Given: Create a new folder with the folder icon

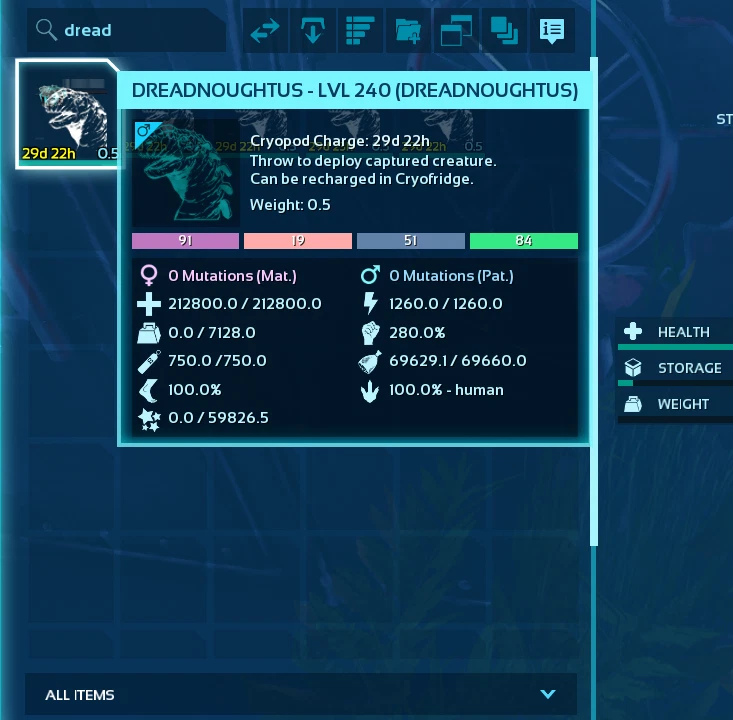Looking at the screenshot, I should pyautogui.click(x=408, y=31).
